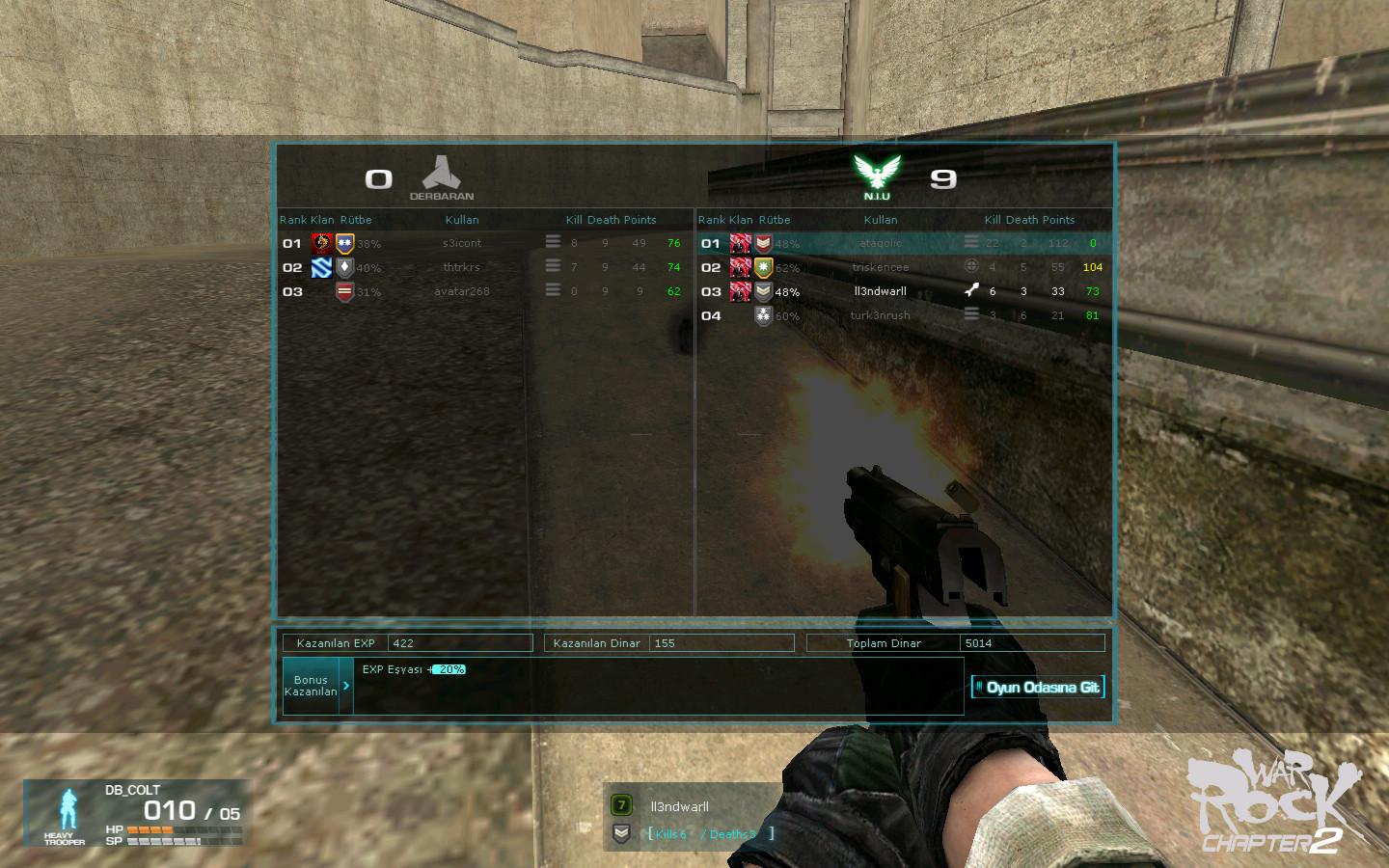This screenshot has height=868, width=1389.
Task: Pick triskencee's row in the N.I.U list
Action: [x=881, y=267]
